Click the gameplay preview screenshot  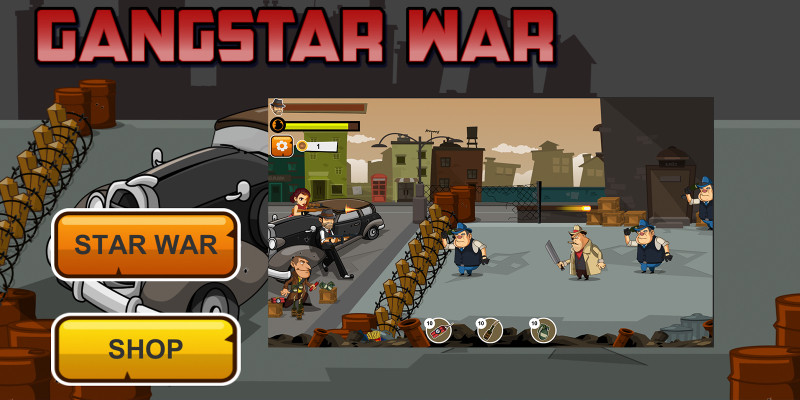tap(490, 222)
